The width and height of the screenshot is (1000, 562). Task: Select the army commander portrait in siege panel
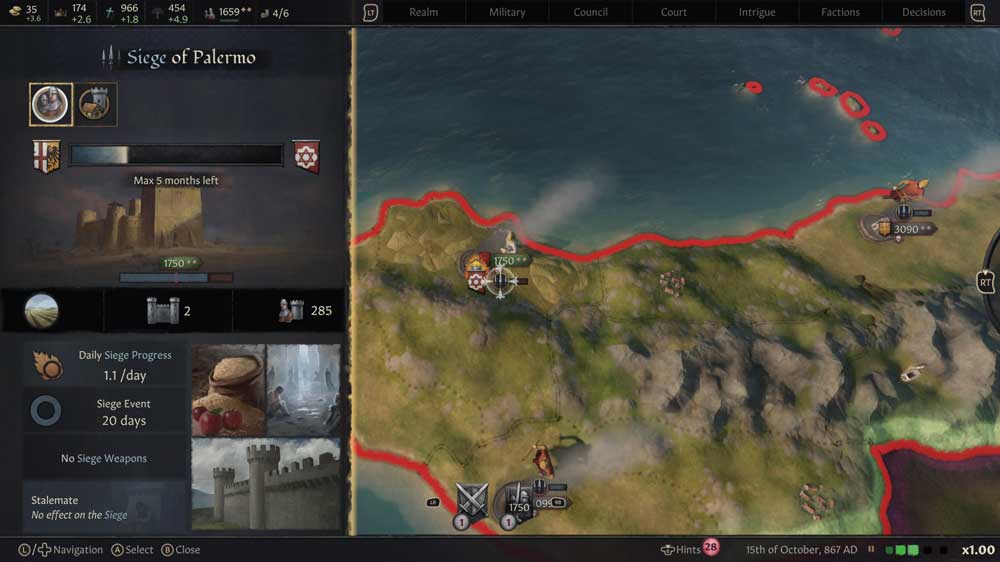50,104
